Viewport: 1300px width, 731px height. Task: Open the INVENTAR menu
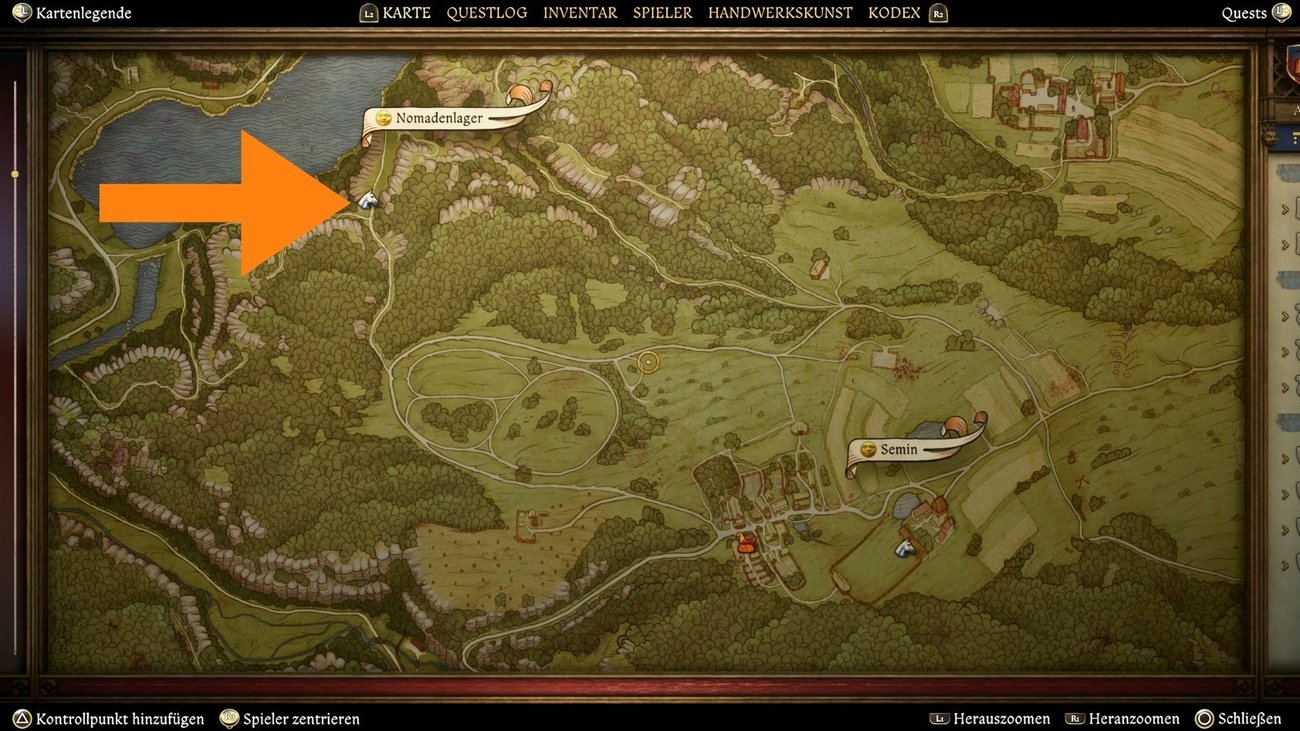tap(579, 13)
